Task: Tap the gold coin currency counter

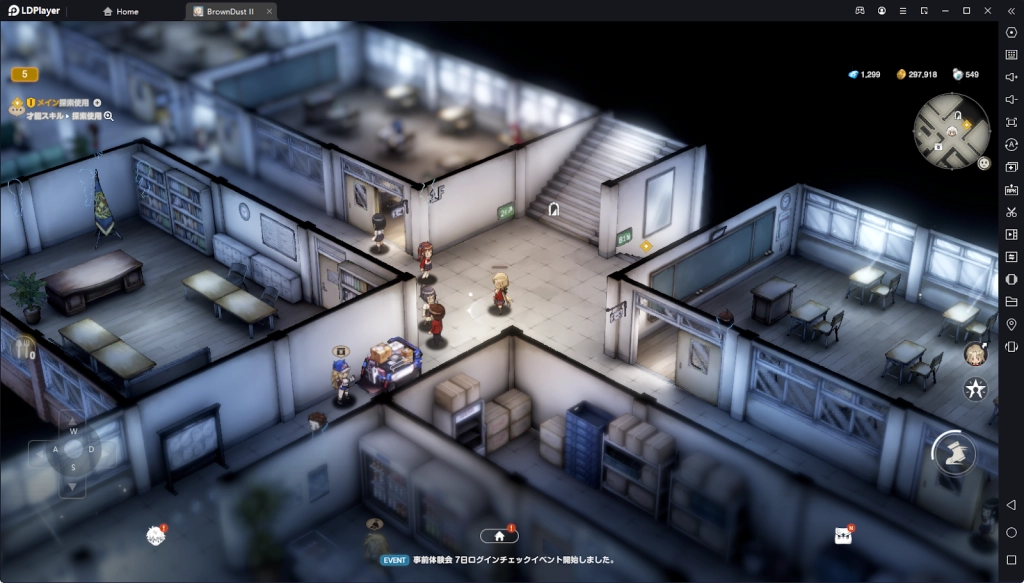Action: pyautogui.click(x=917, y=75)
